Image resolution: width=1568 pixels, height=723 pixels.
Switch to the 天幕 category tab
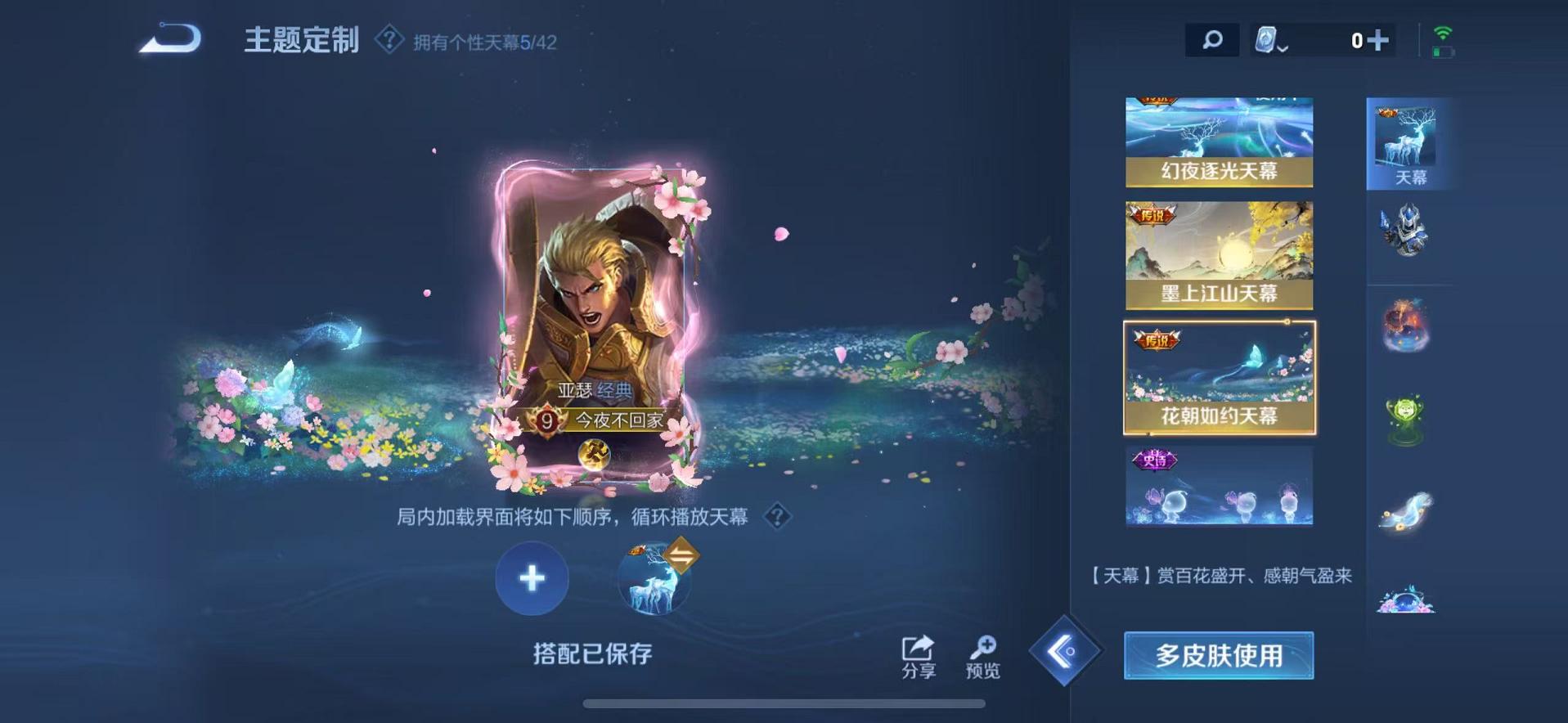(x=1410, y=143)
